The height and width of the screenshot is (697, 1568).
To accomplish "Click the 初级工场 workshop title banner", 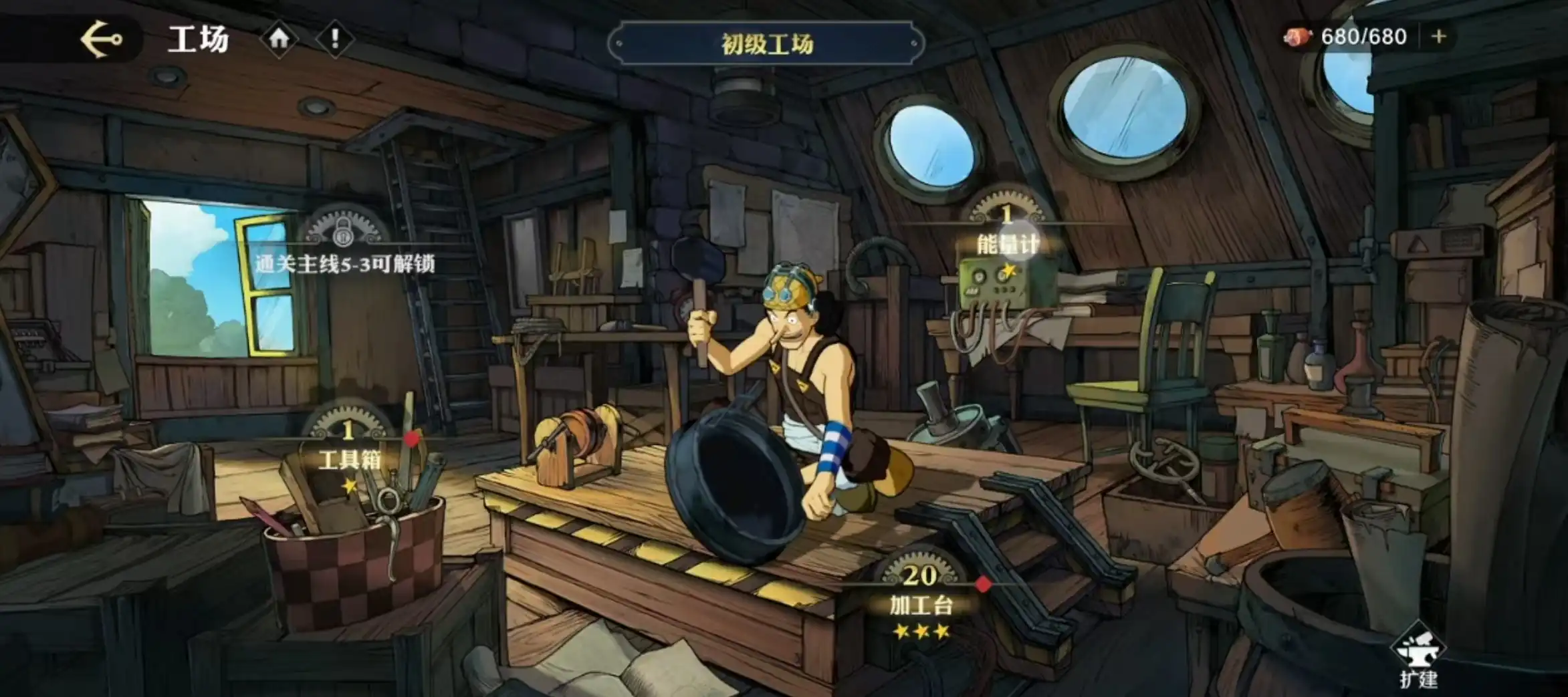I will pyautogui.click(x=766, y=44).
